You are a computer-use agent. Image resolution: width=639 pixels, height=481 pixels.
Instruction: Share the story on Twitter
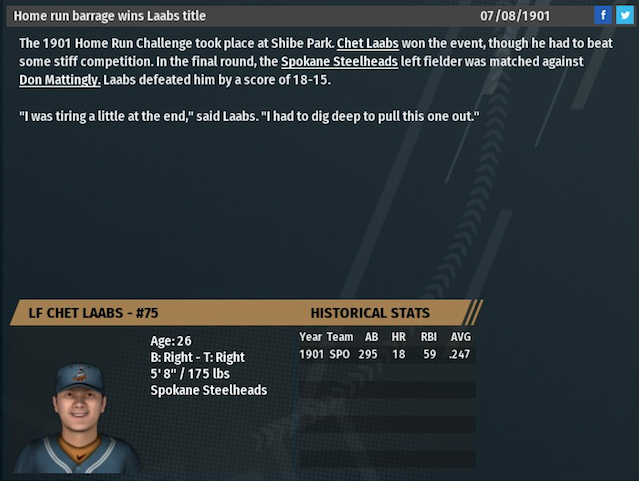coord(623,15)
